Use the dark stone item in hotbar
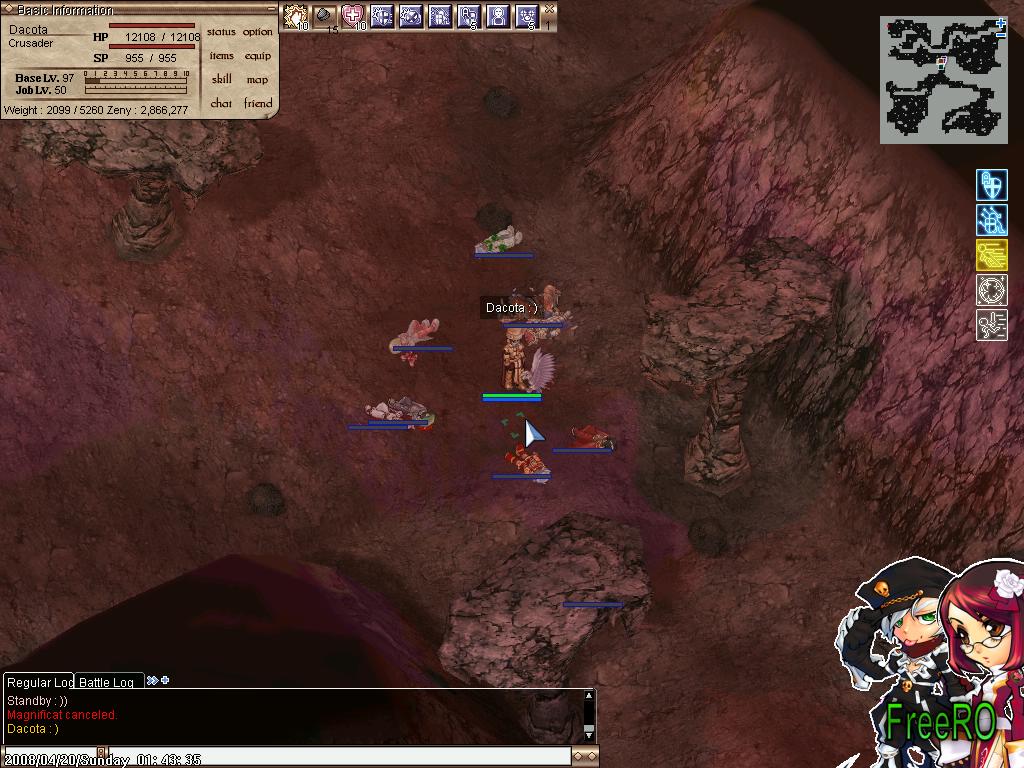 click(324, 16)
